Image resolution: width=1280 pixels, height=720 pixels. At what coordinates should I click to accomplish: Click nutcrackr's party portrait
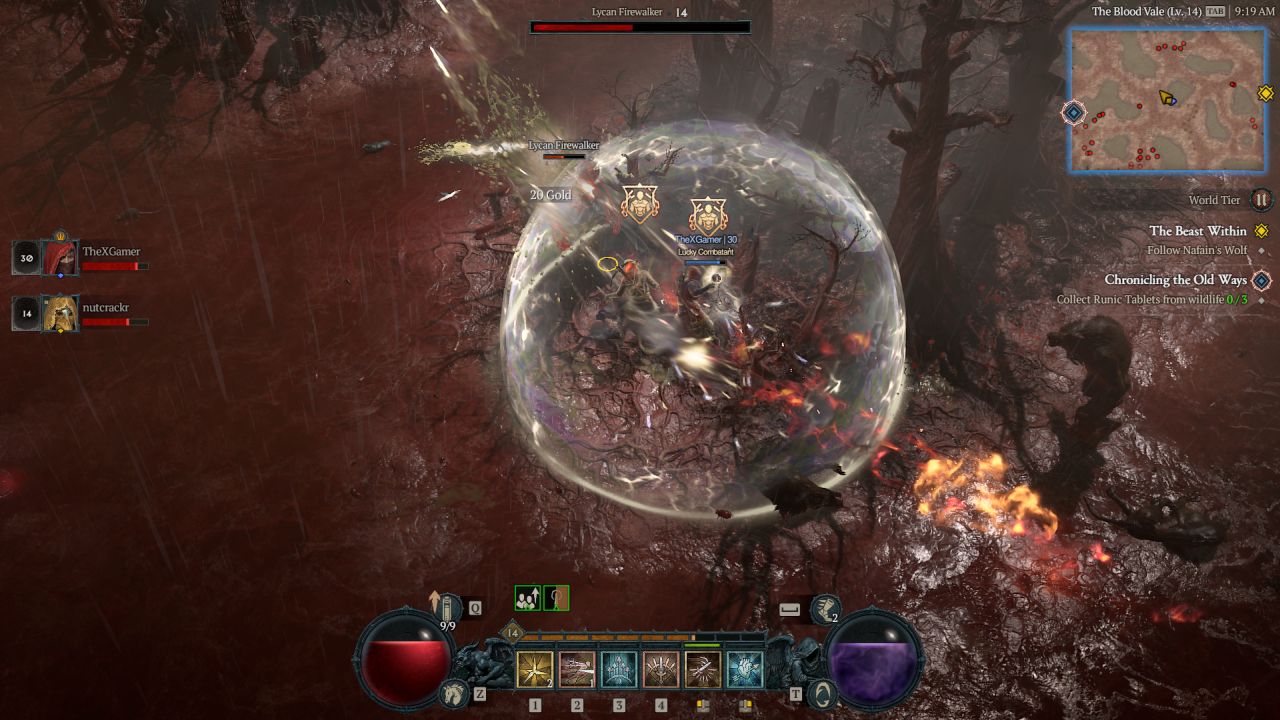60,311
